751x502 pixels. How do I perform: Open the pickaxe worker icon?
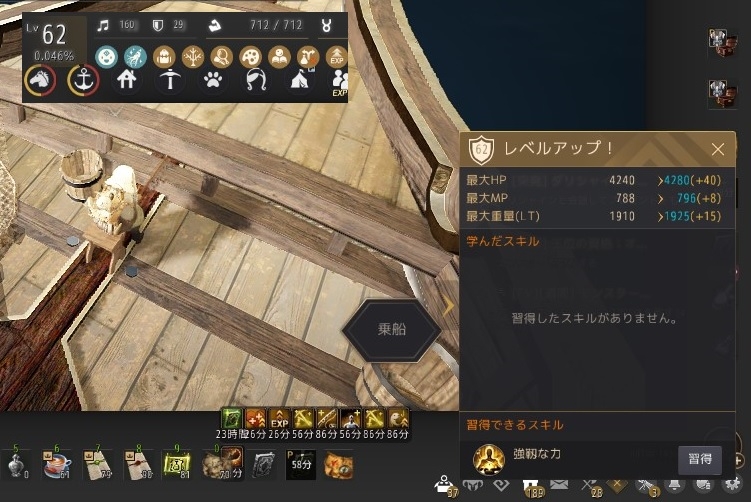point(167,80)
